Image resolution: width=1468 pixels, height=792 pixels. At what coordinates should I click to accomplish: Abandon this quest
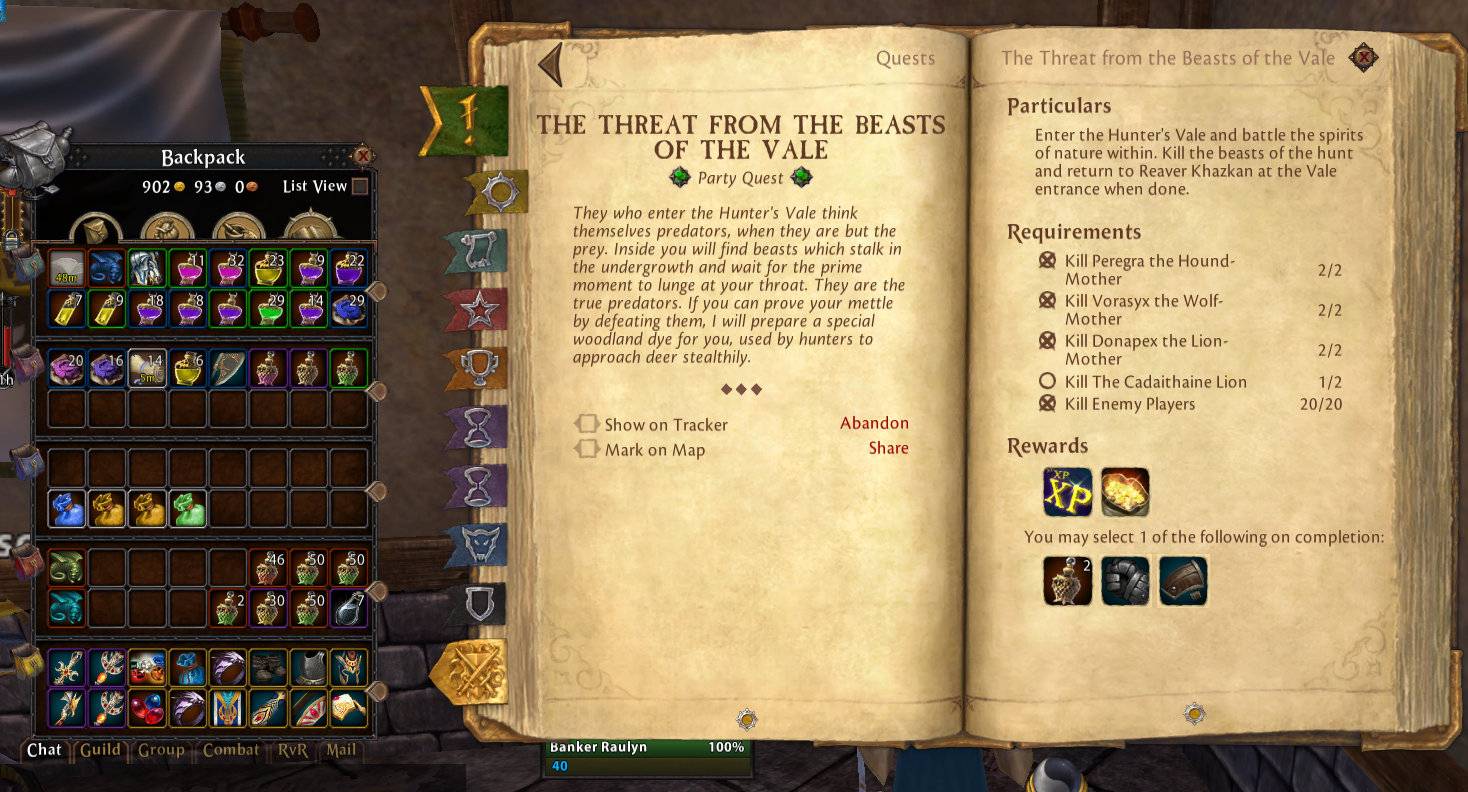[874, 423]
